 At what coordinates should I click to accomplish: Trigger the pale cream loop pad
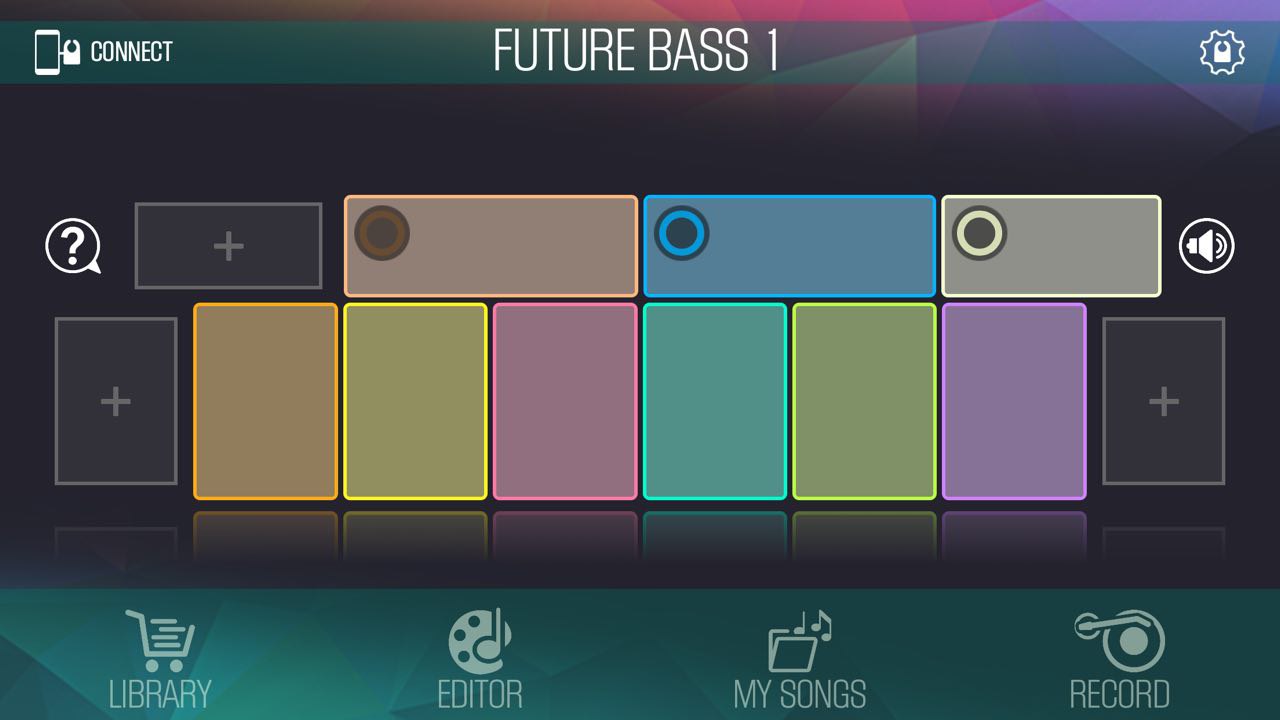(1051, 246)
